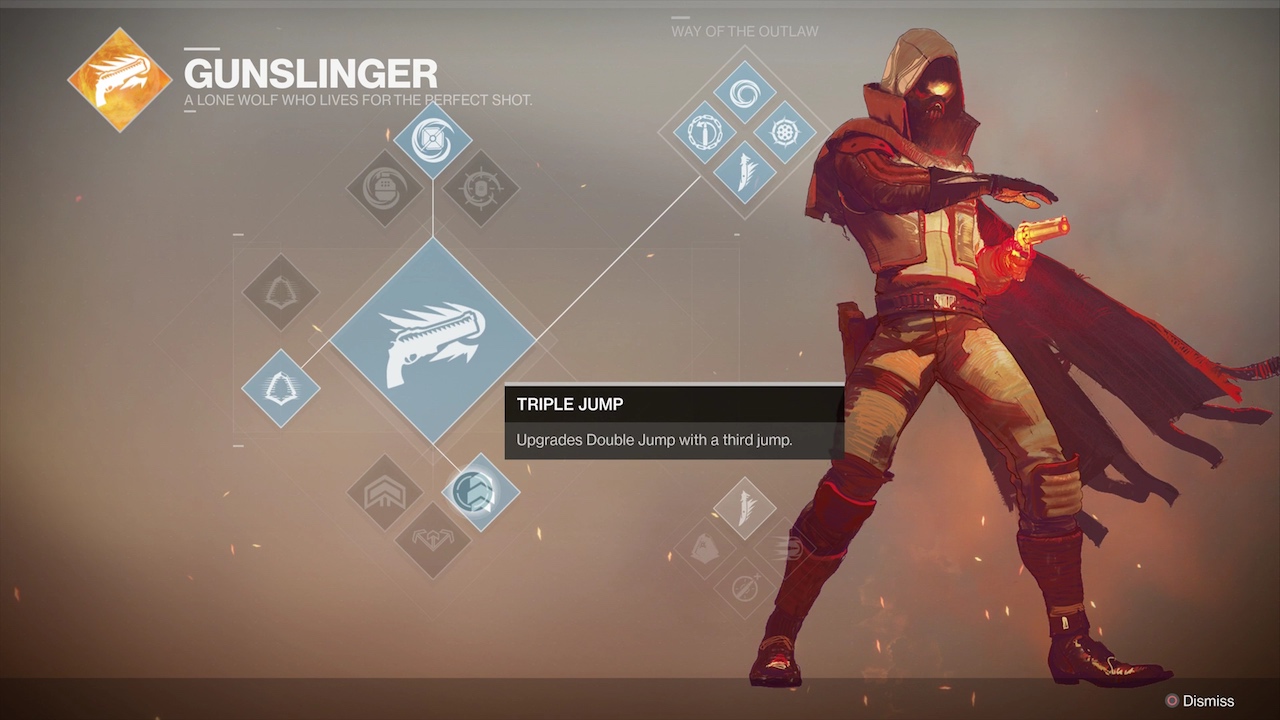Select the revolver cylinder perk in Way of the Outlaw
Image resolution: width=1280 pixels, height=720 pixels.
(x=784, y=132)
